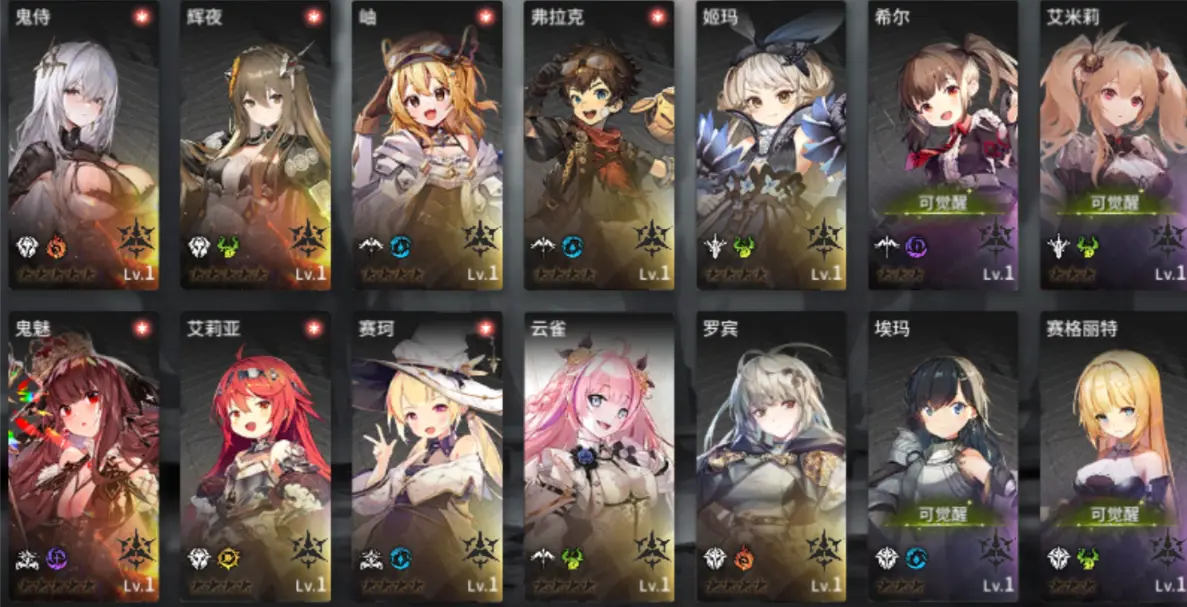Open the 艾莉亚 character card

click(x=256, y=456)
